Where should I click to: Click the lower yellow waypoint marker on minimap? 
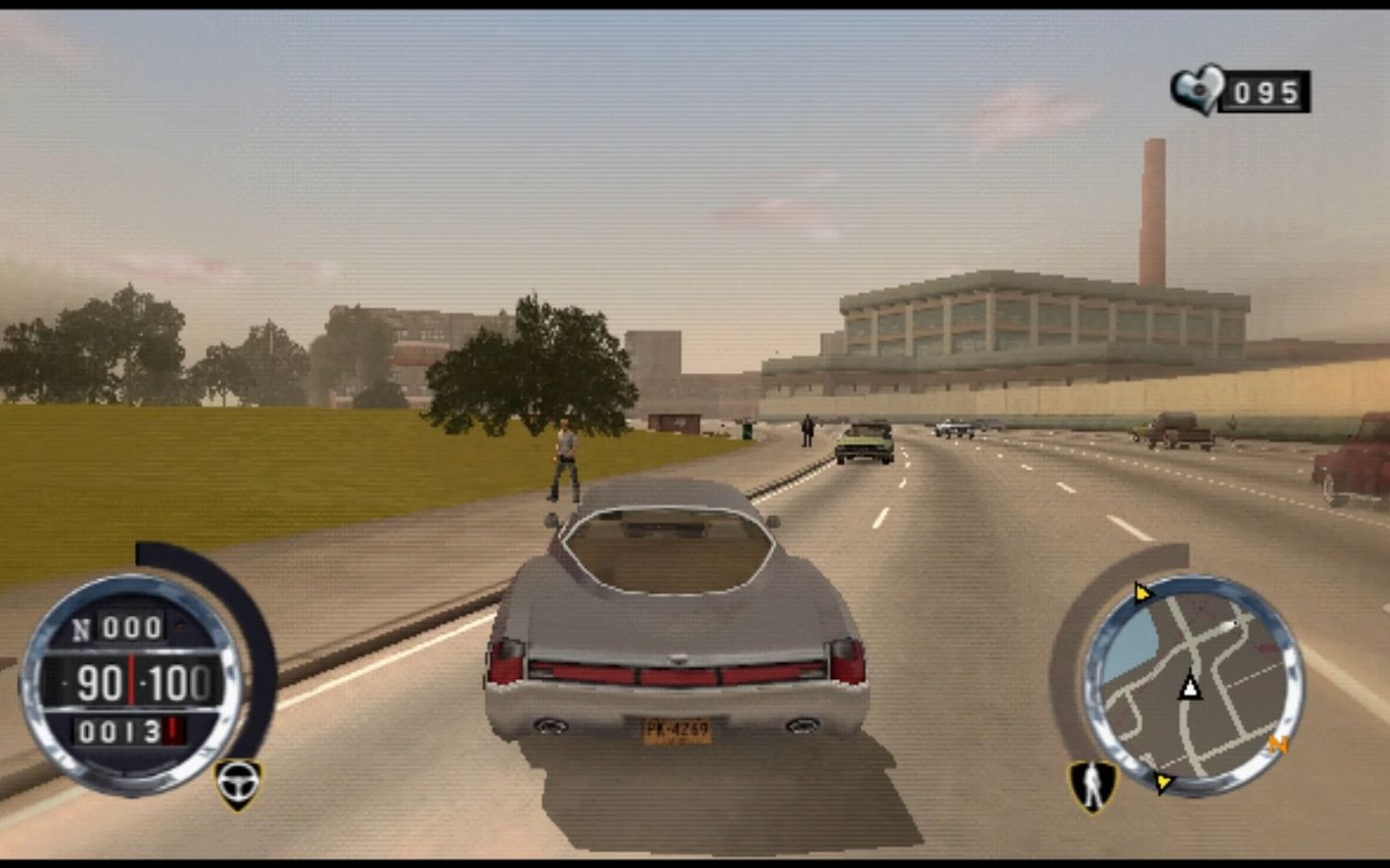1162,783
